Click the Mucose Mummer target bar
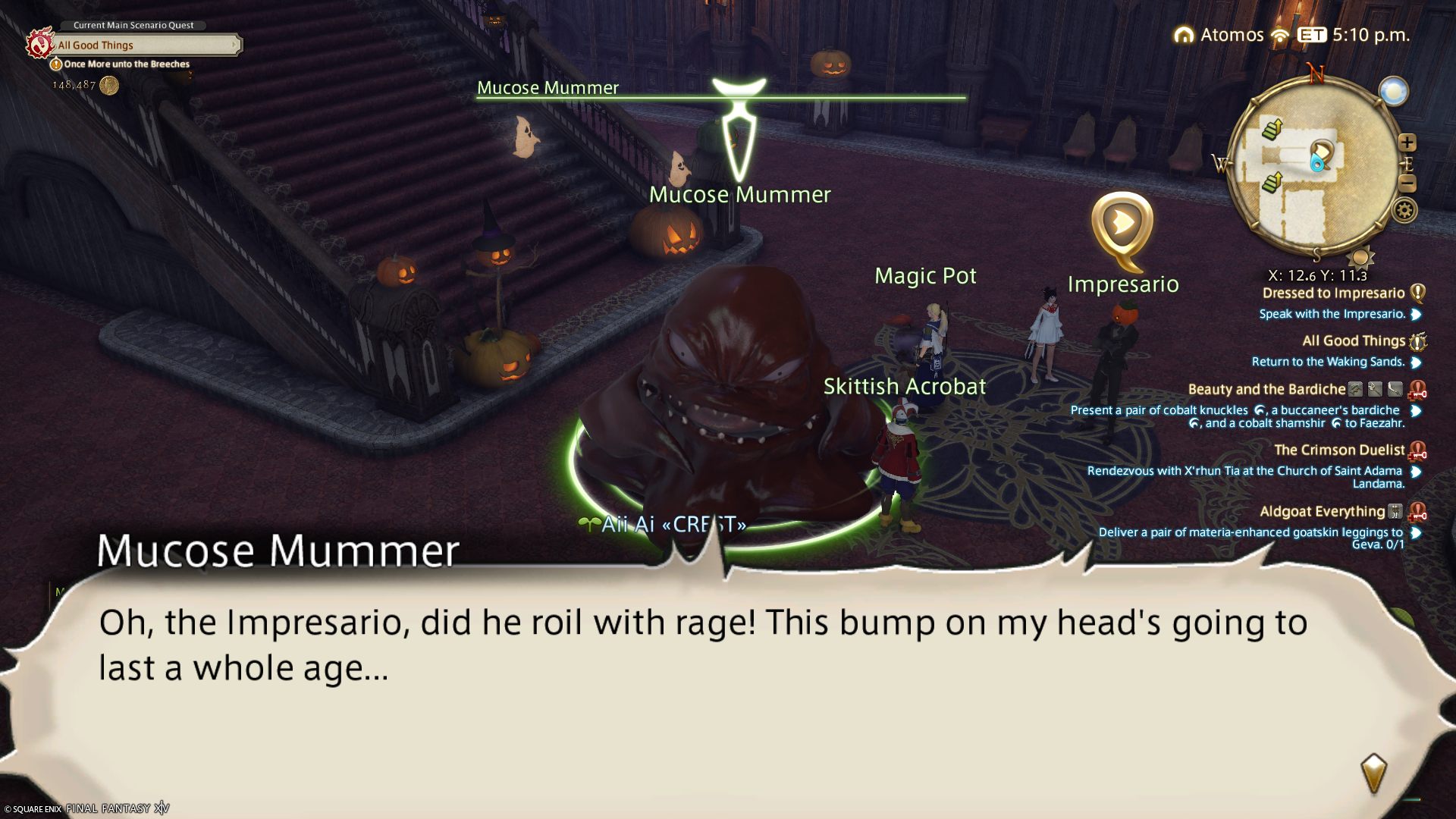 [x=720, y=97]
